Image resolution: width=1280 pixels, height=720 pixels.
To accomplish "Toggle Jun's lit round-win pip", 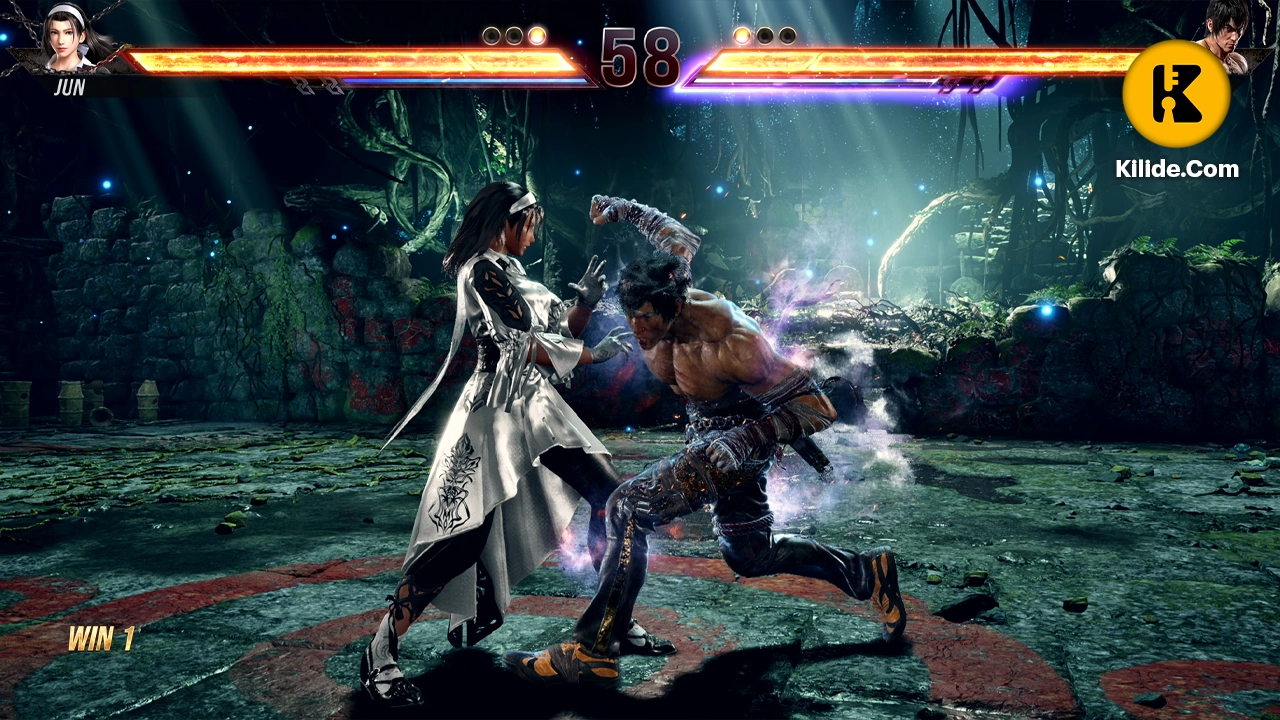I will (537, 34).
